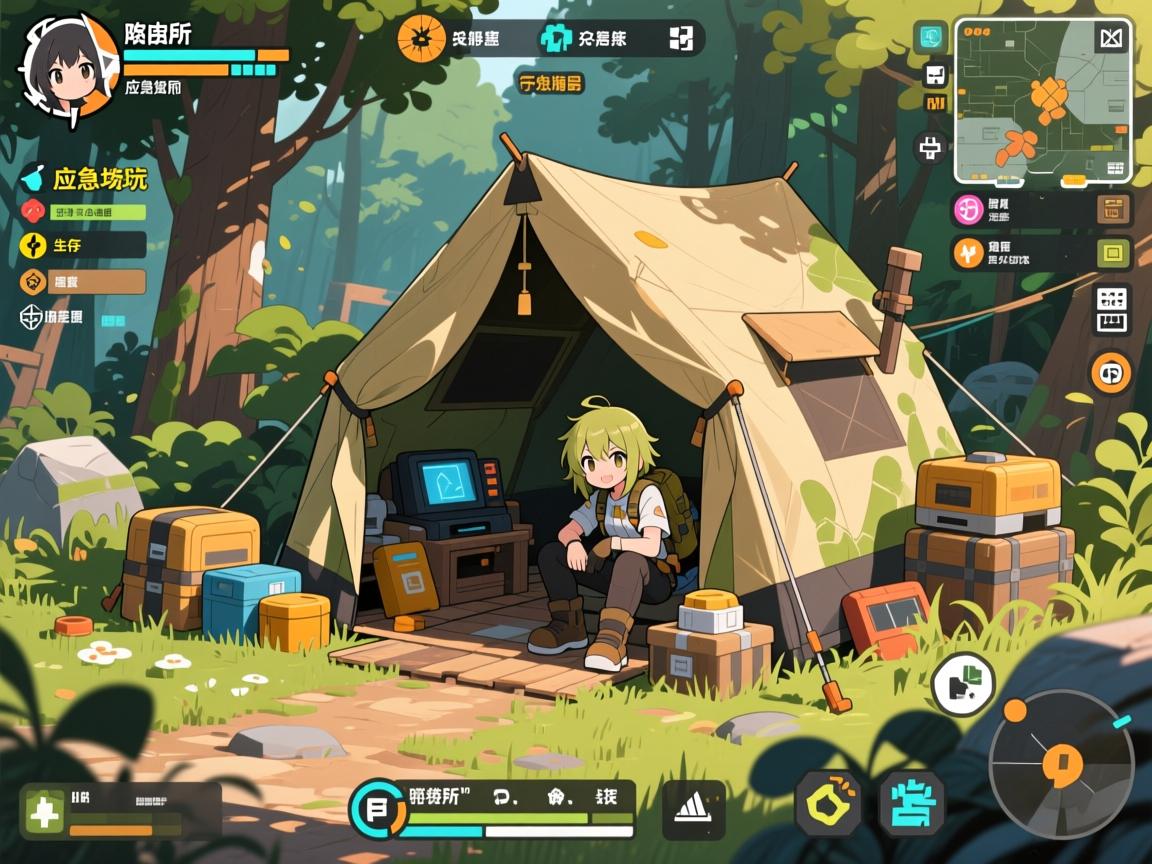Viewport: 1152px width, 864px height.
Task: Activate the teal glyph ability button
Action: tap(912, 803)
